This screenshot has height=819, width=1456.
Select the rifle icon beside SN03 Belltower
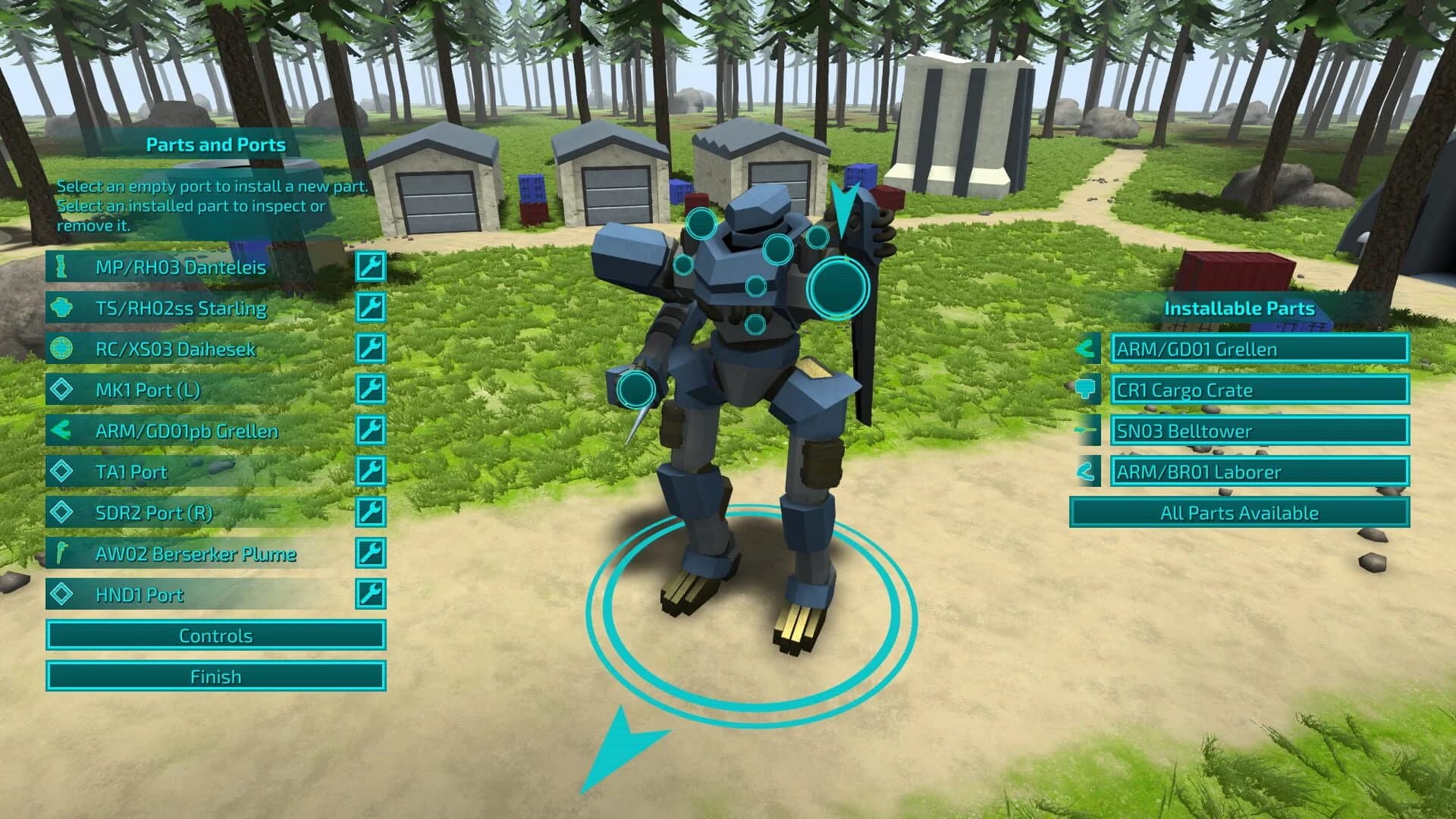point(1086,431)
